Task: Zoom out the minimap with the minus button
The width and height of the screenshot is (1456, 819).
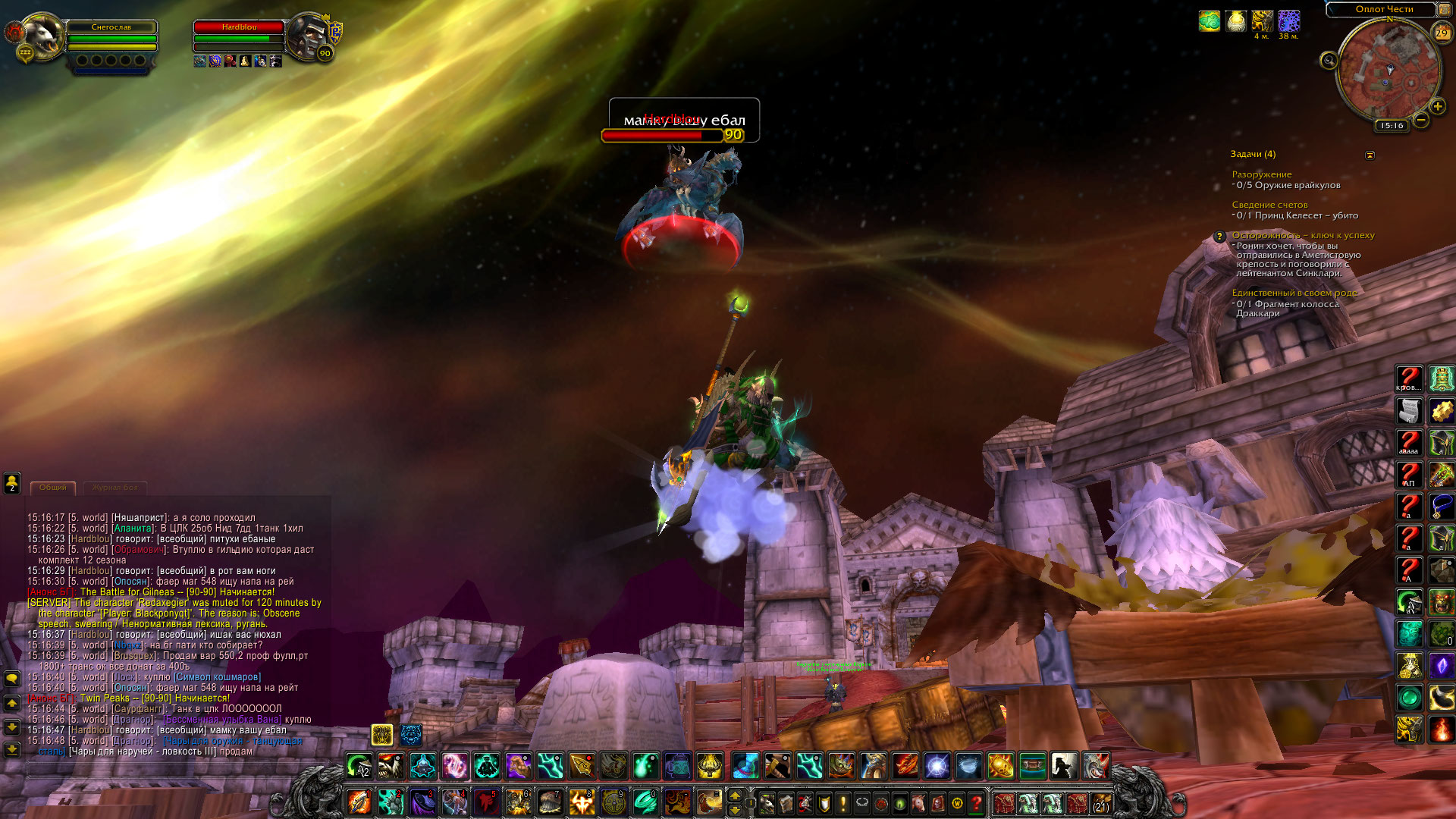Action: (x=1421, y=120)
